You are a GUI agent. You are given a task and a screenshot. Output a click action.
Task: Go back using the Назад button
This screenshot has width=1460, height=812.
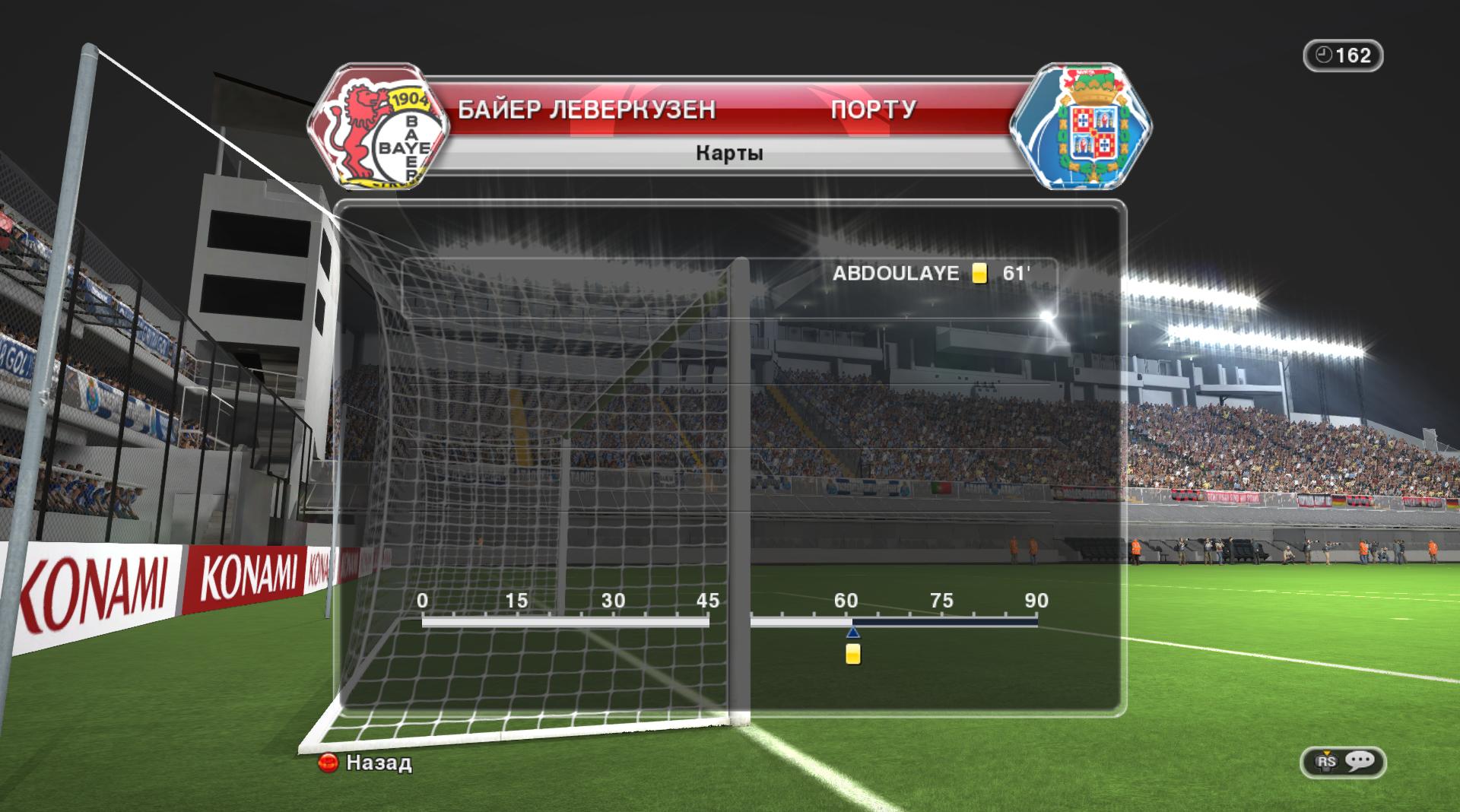(x=366, y=763)
